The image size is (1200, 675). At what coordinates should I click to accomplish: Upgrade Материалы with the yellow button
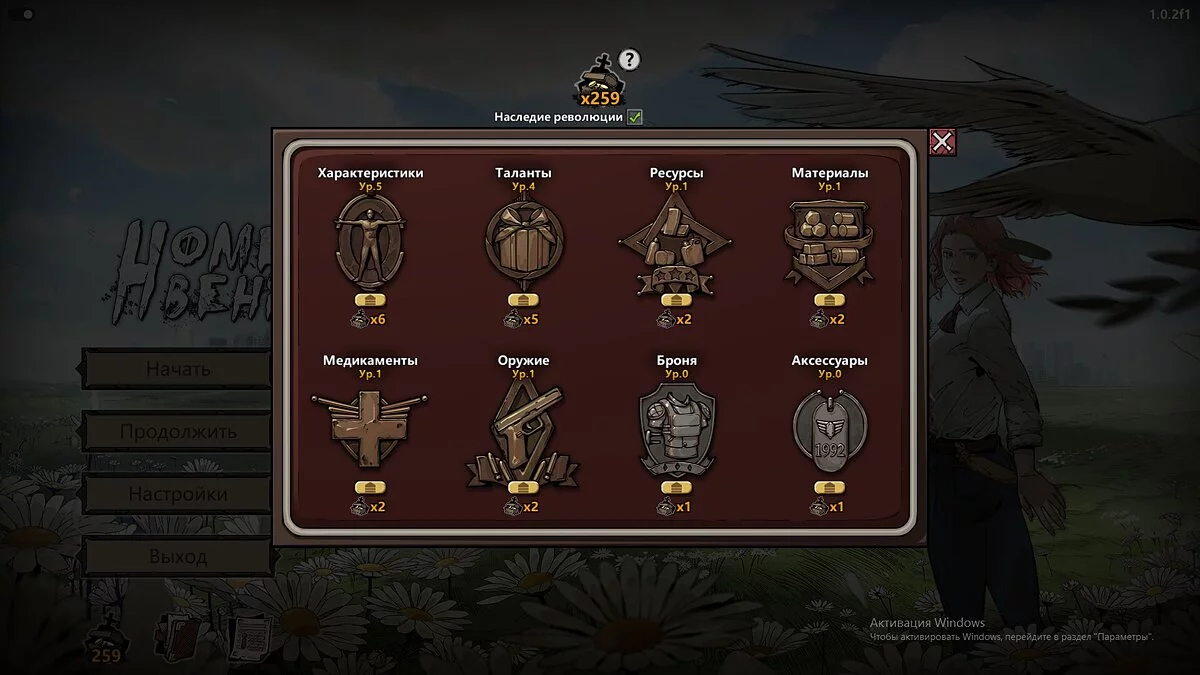coord(829,300)
